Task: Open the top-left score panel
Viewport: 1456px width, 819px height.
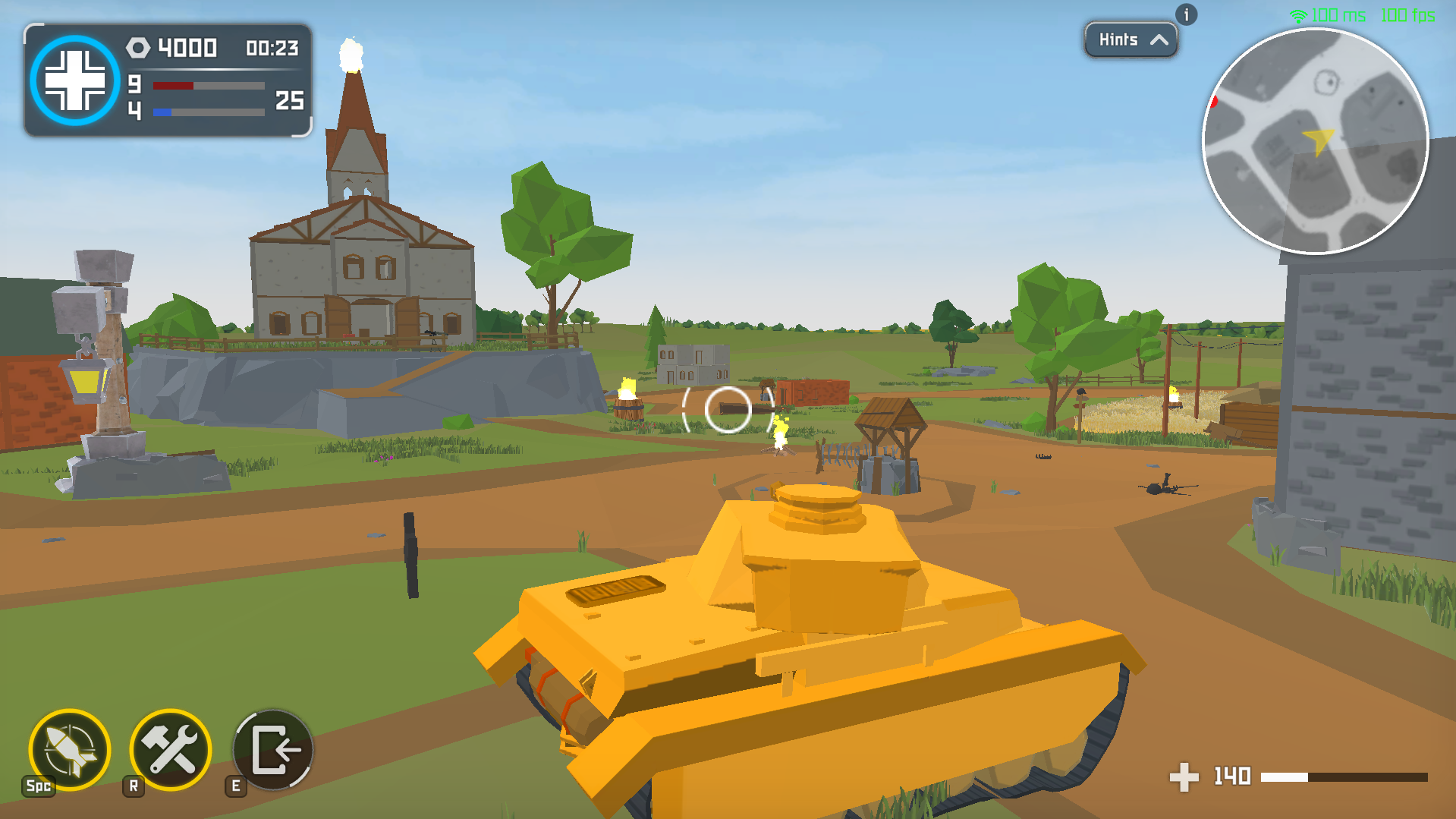Action: [x=167, y=80]
